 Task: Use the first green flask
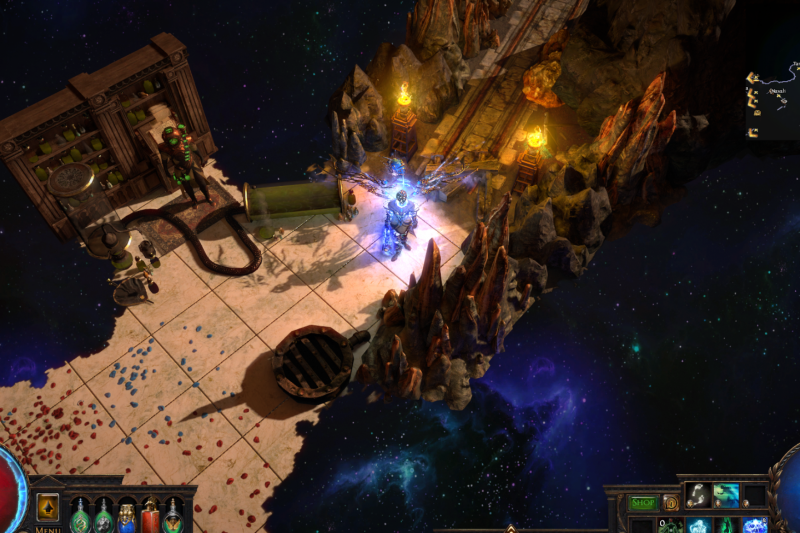tap(81, 517)
